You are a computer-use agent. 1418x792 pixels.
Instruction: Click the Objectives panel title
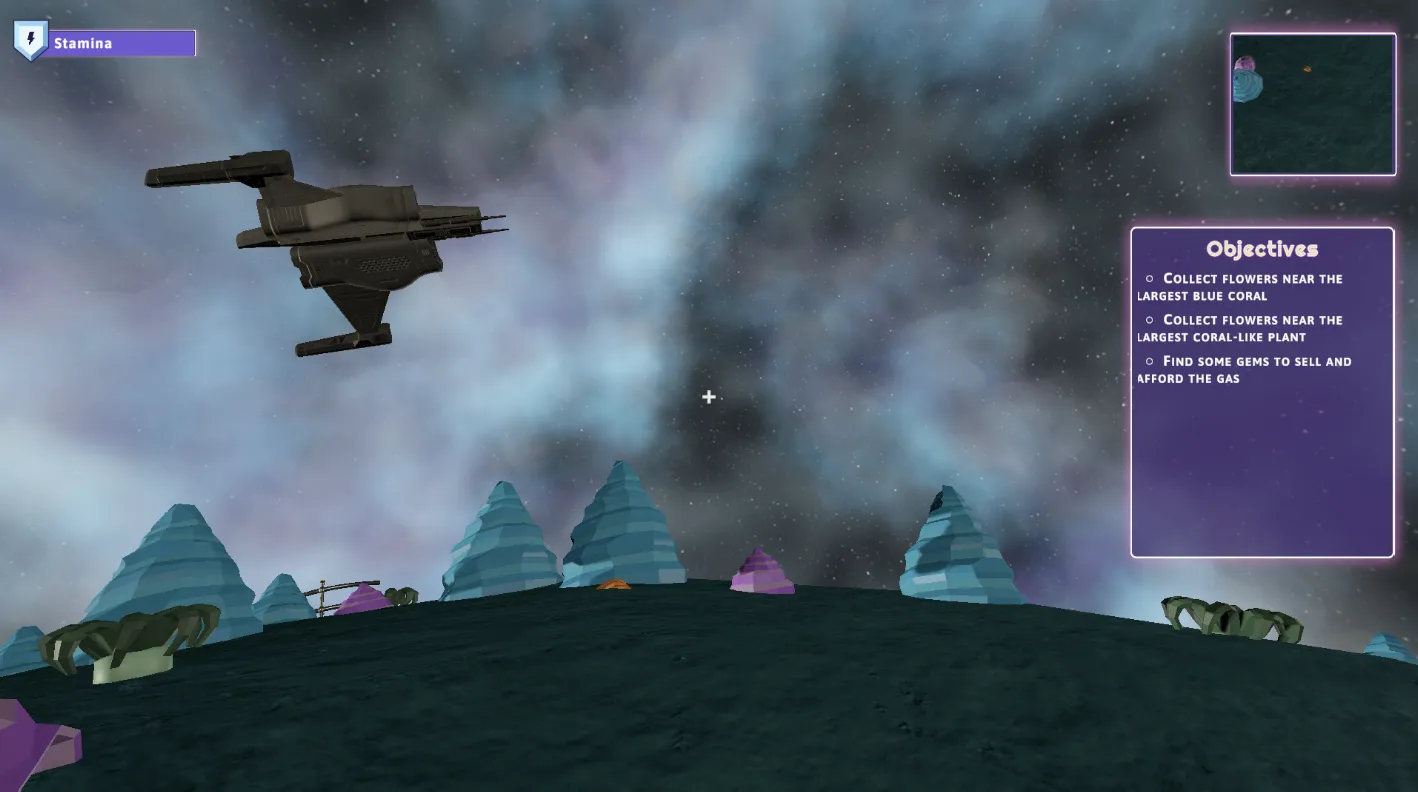(x=1262, y=249)
